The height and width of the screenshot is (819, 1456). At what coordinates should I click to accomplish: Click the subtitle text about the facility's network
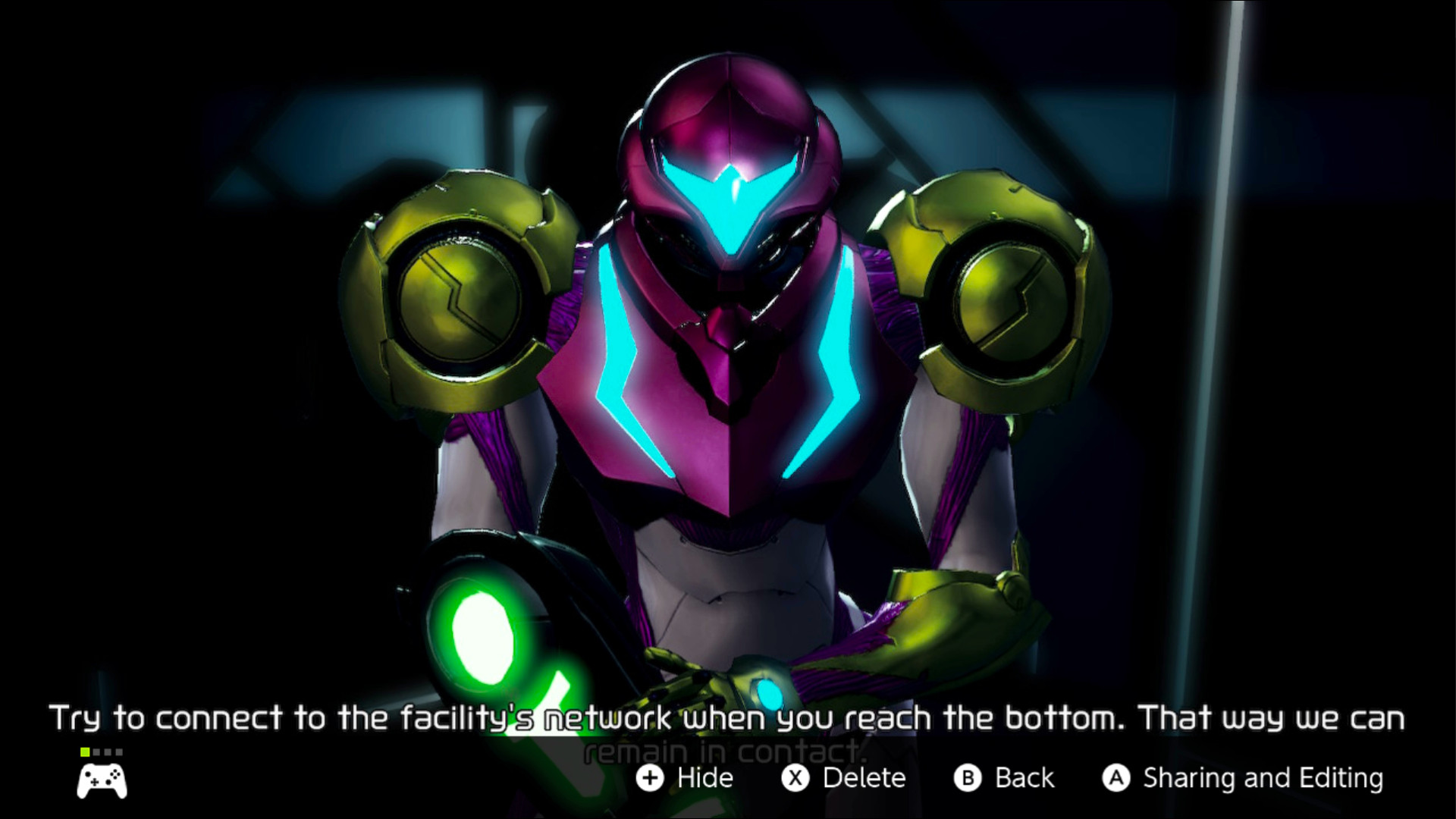[728, 717]
